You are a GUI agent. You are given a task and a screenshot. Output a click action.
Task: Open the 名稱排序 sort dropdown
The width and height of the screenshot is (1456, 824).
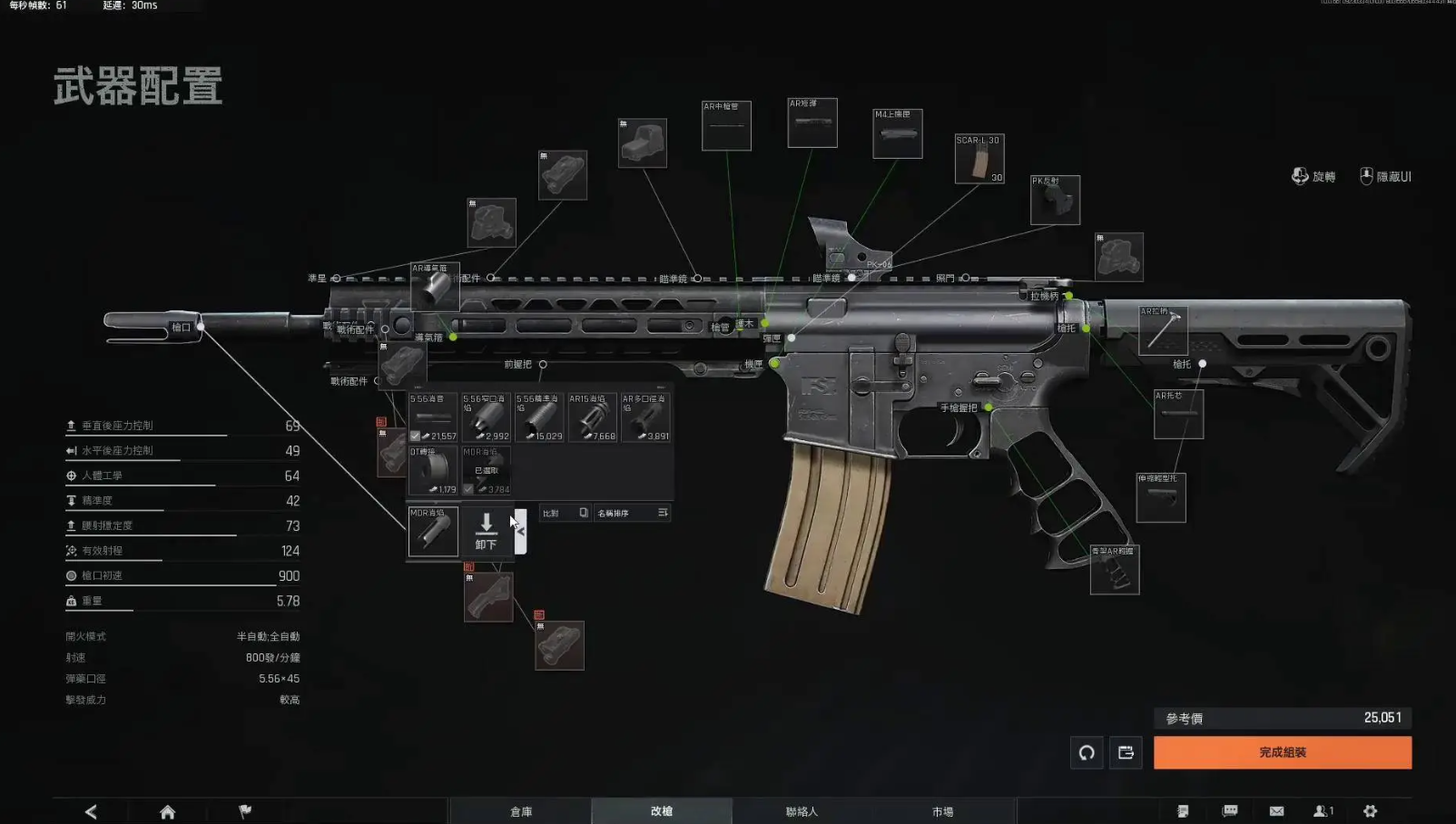tap(632, 513)
